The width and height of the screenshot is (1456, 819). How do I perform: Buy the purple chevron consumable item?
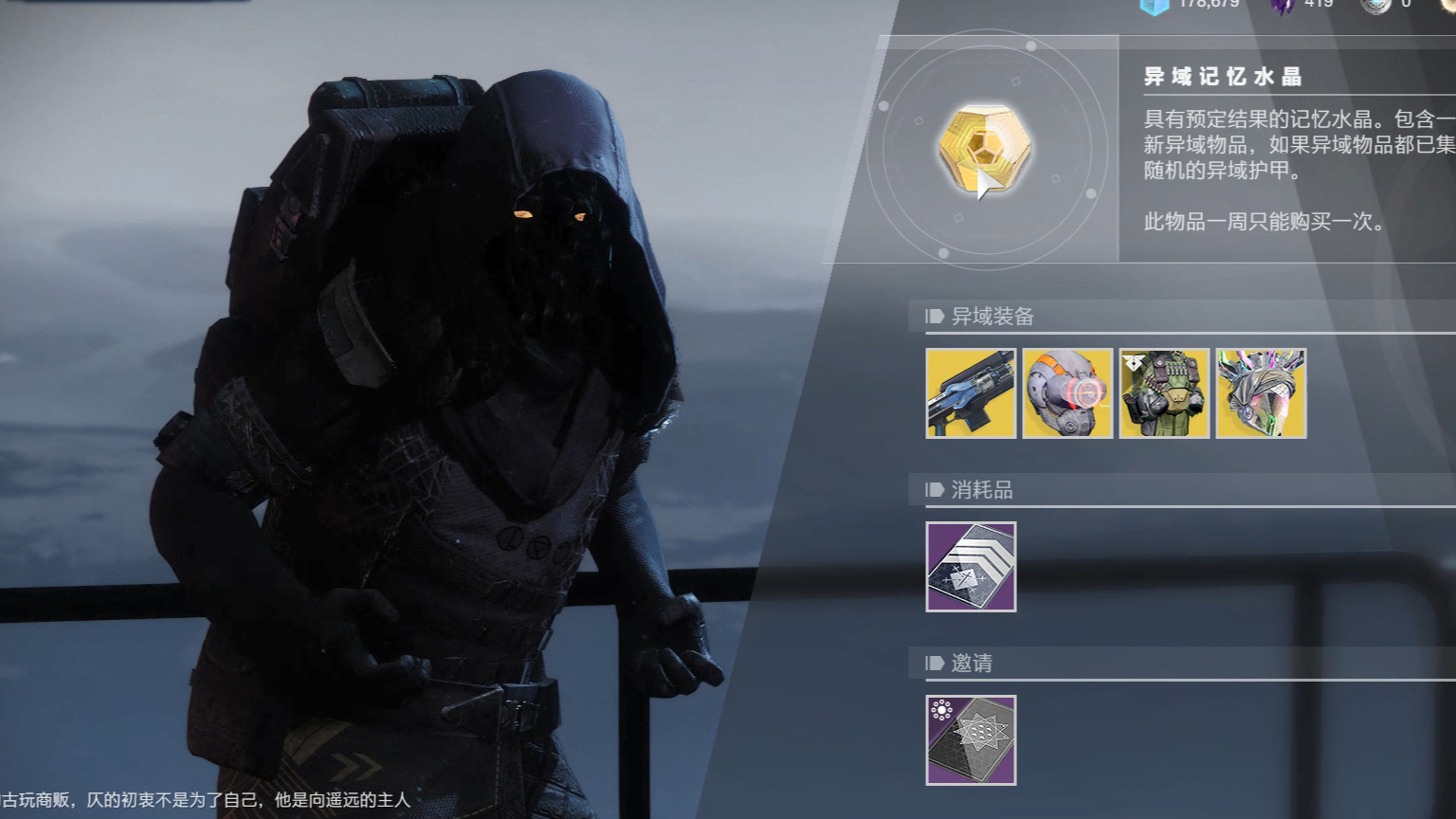point(971,567)
